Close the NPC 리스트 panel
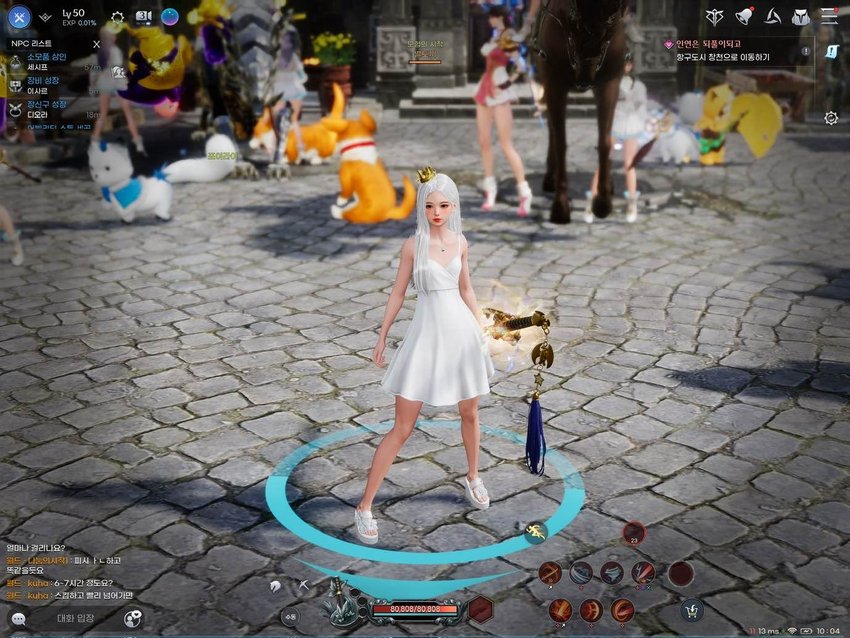The width and height of the screenshot is (850, 638). tap(96, 45)
